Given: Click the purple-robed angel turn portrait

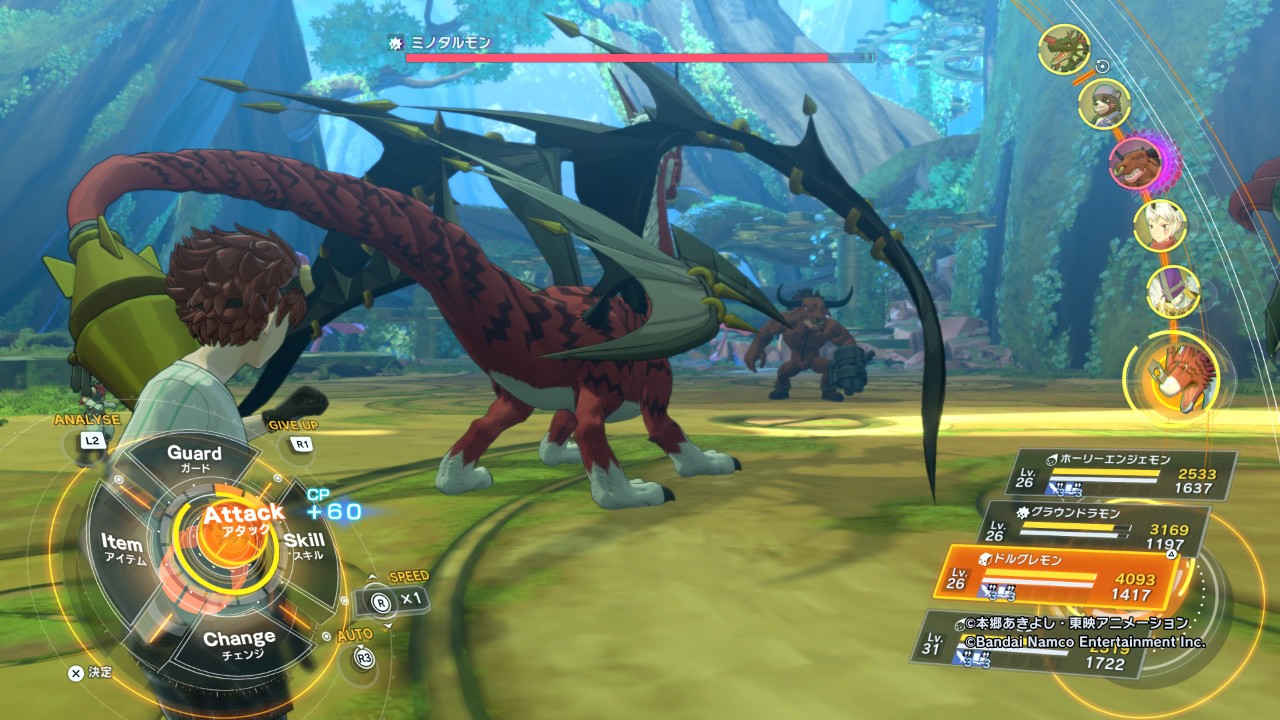Looking at the screenshot, I should pos(1173,291).
